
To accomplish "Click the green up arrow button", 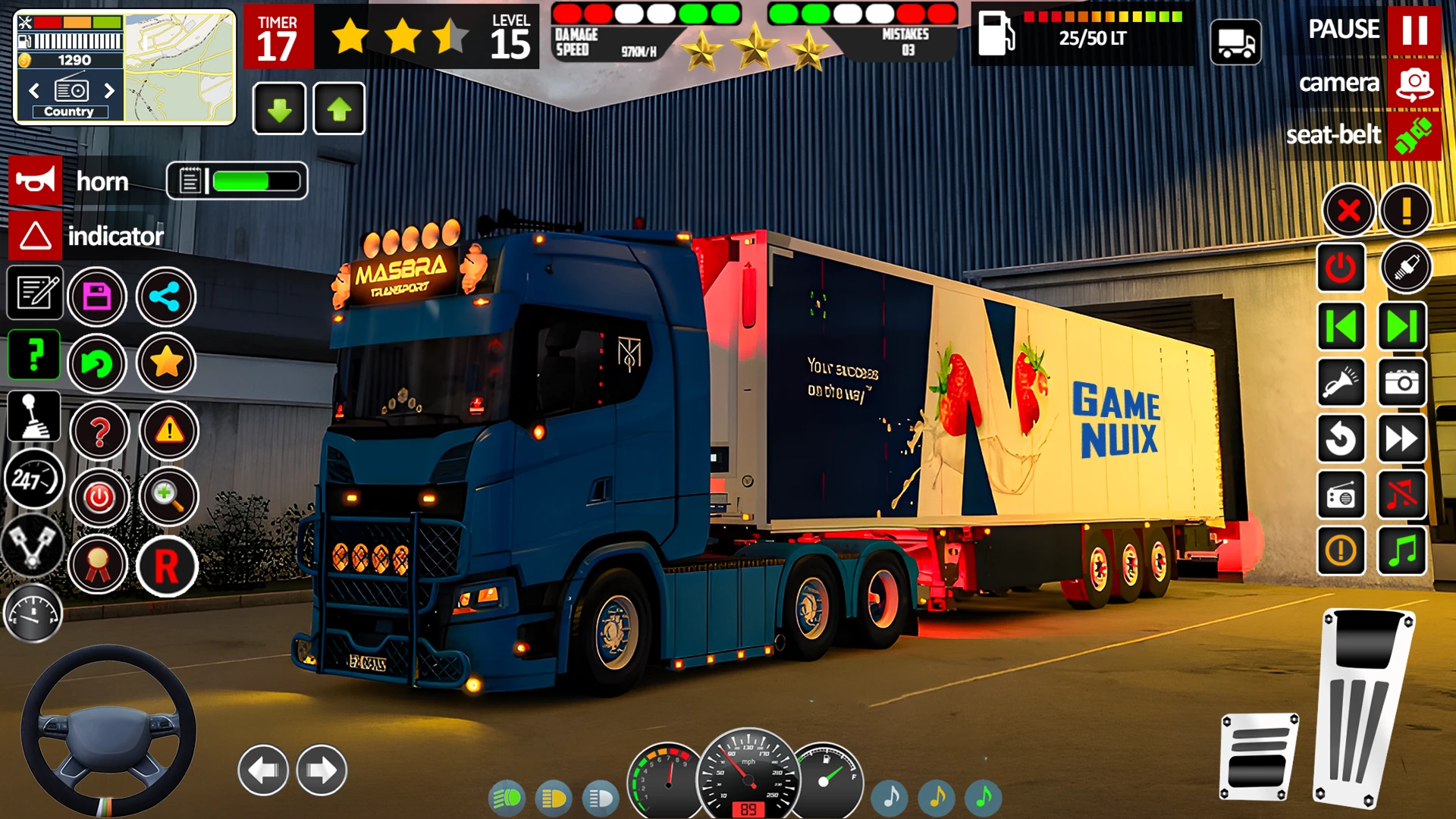I will (339, 110).
